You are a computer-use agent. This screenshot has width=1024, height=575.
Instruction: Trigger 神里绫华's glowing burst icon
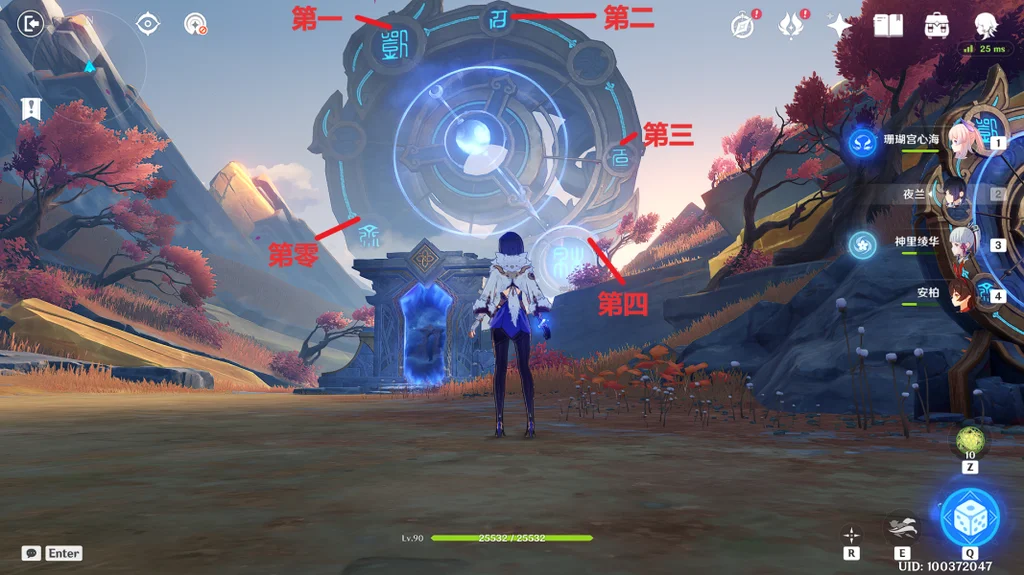[x=862, y=243]
